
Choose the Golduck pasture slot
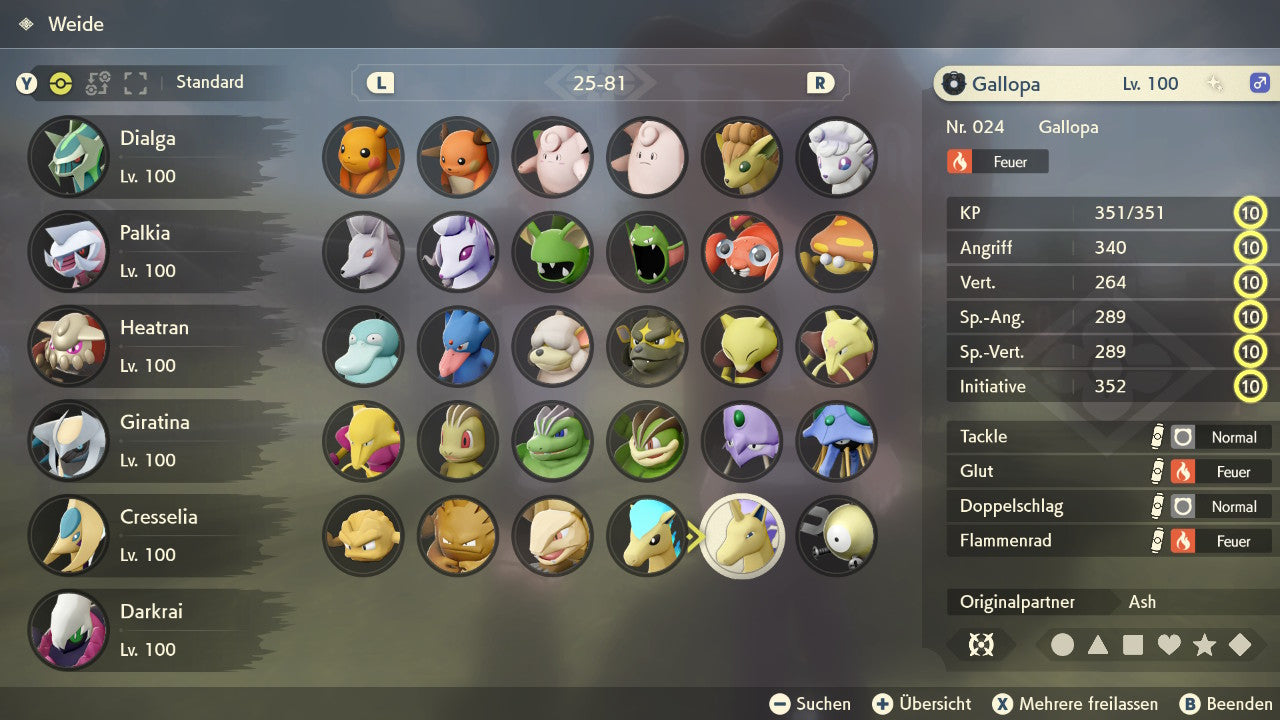pyautogui.click(x=458, y=346)
